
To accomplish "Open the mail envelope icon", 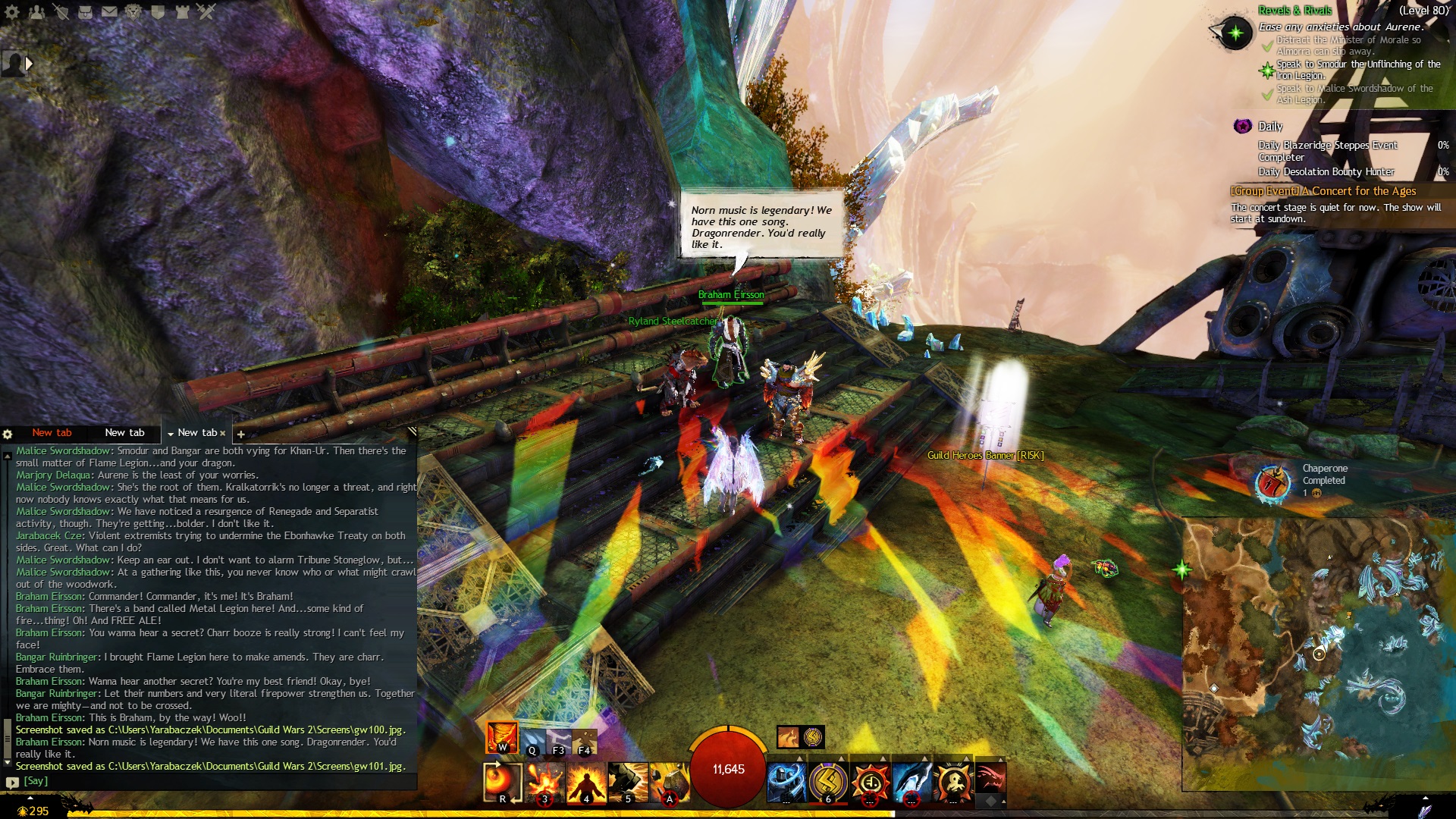I will tap(109, 11).
